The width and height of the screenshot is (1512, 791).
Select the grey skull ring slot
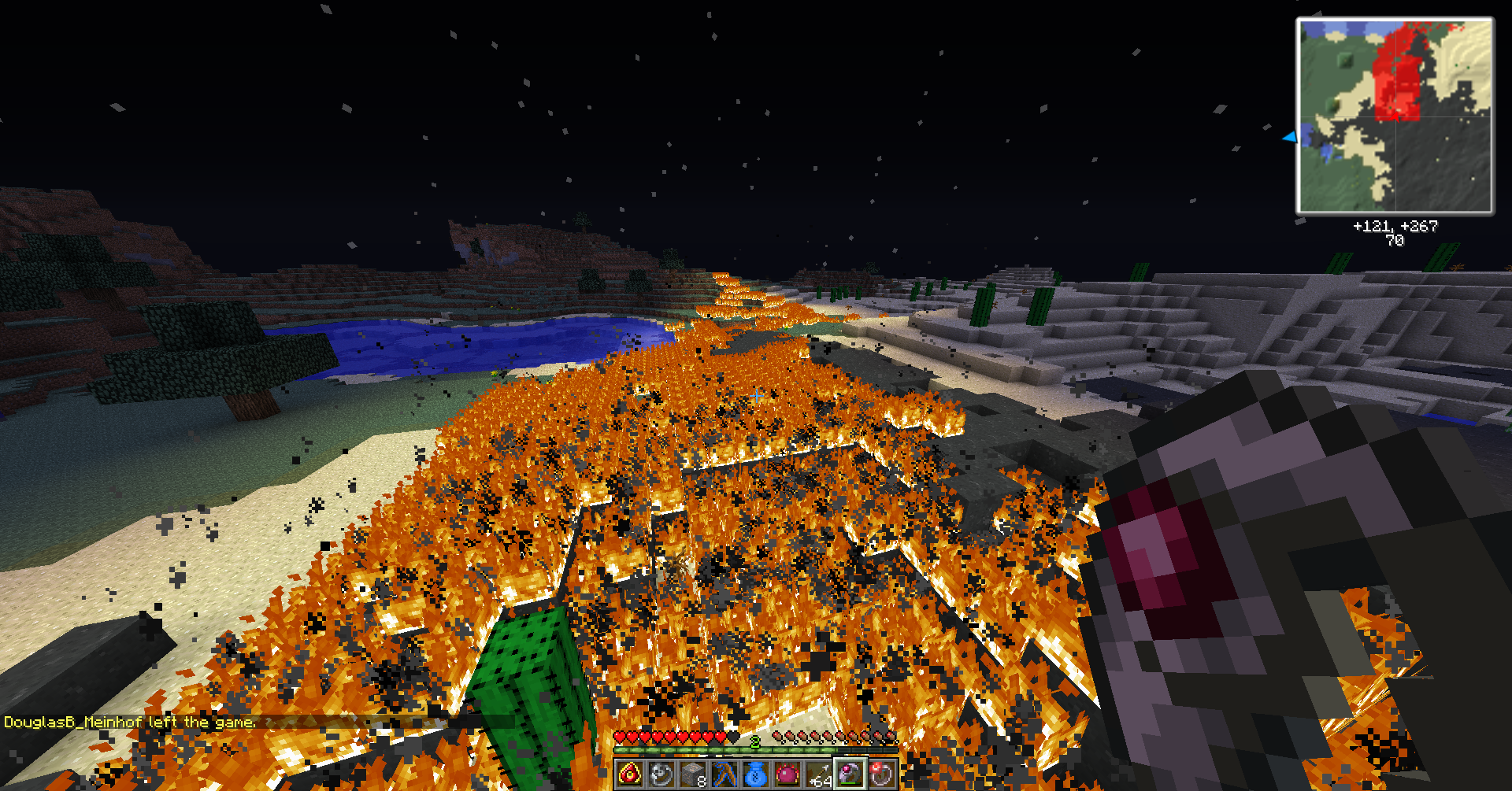[661, 774]
